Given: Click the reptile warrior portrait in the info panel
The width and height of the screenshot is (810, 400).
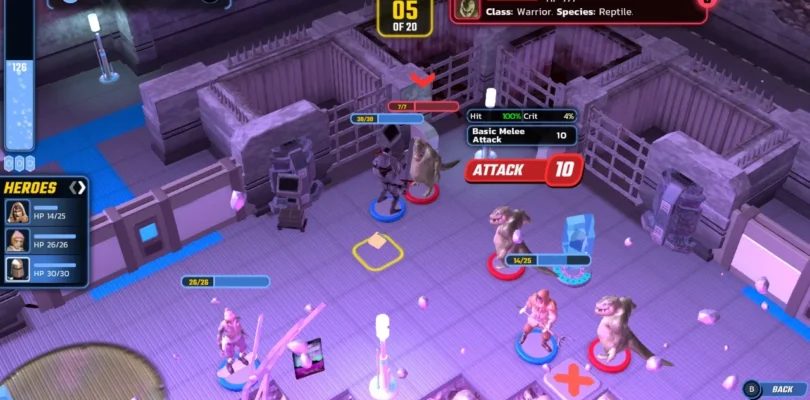Looking at the screenshot, I should [x=464, y=8].
